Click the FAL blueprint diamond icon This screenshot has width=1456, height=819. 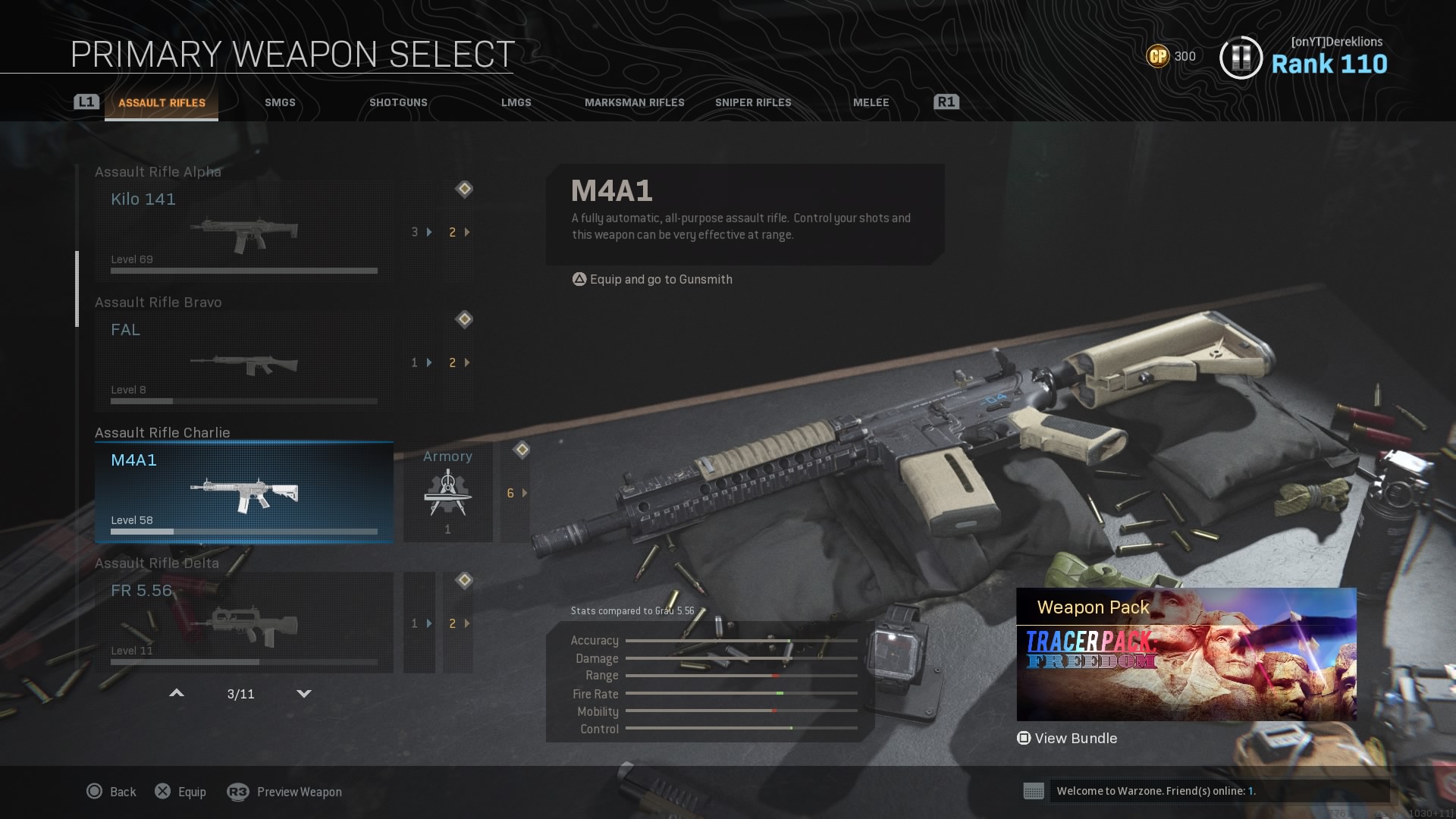pyautogui.click(x=464, y=319)
